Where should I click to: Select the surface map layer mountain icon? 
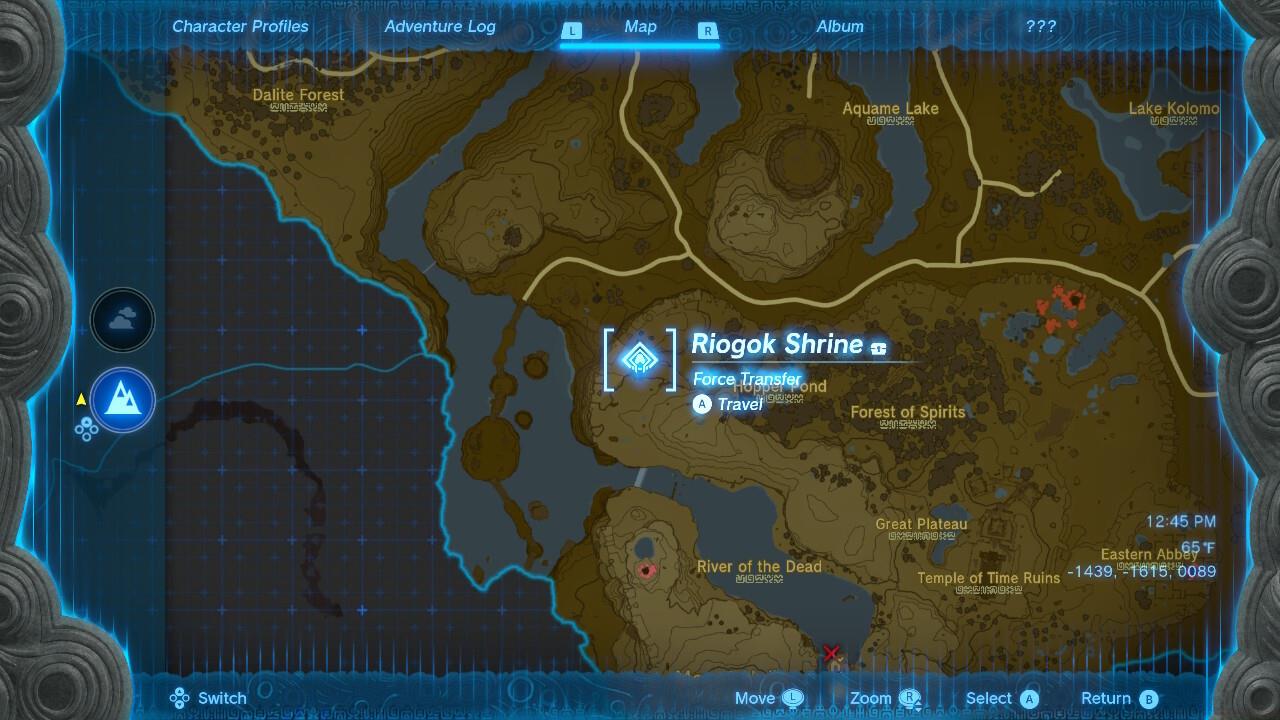(122, 399)
